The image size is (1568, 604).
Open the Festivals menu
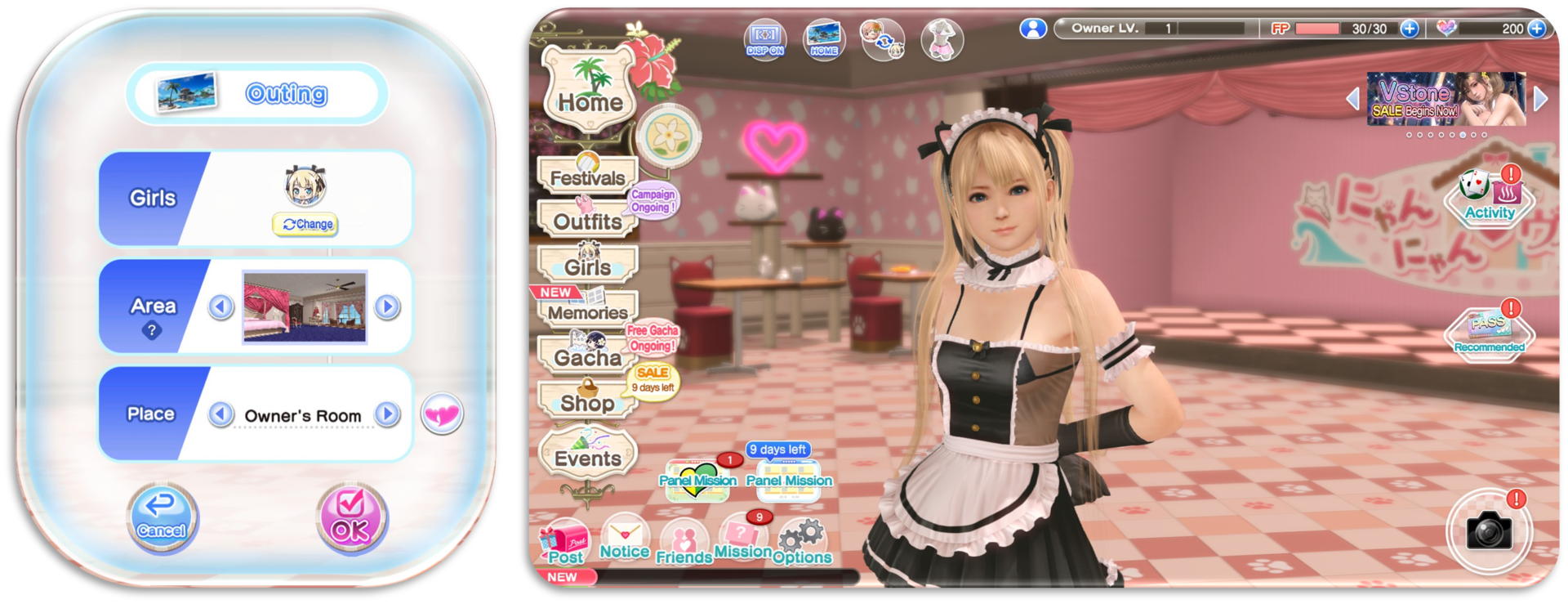(x=586, y=176)
